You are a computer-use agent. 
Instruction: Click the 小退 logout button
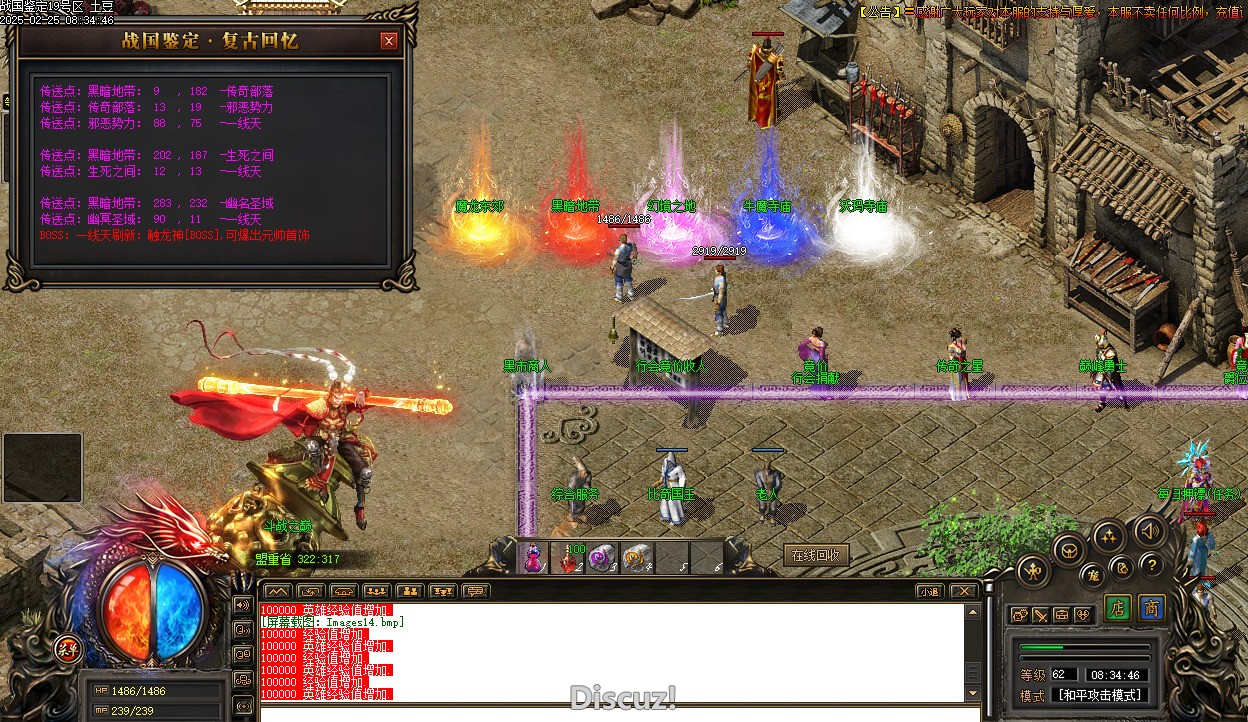coord(929,591)
